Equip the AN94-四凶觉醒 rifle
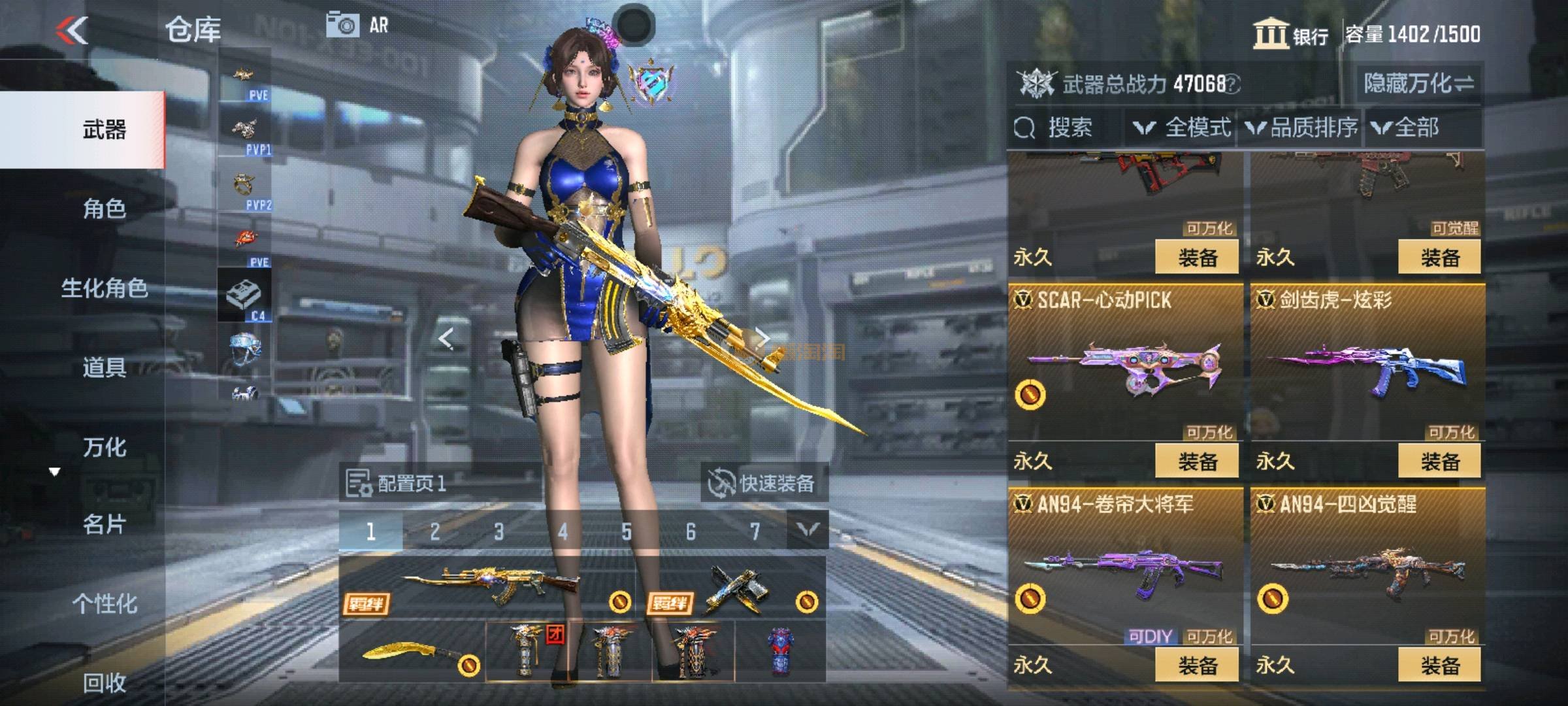The width and height of the screenshot is (1568, 706). [1440, 665]
